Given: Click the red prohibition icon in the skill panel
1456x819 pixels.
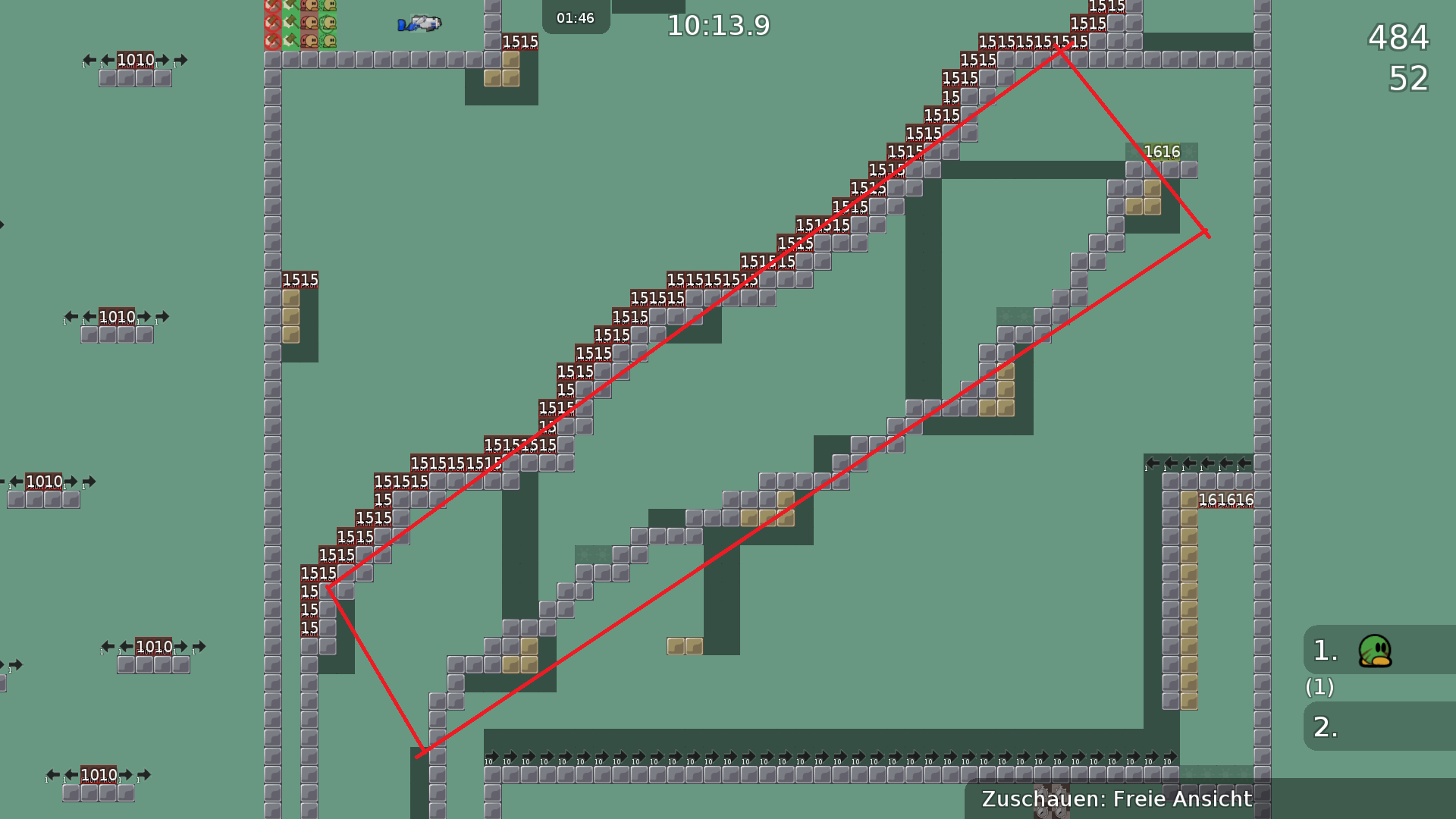Looking at the screenshot, I should 272,23.
